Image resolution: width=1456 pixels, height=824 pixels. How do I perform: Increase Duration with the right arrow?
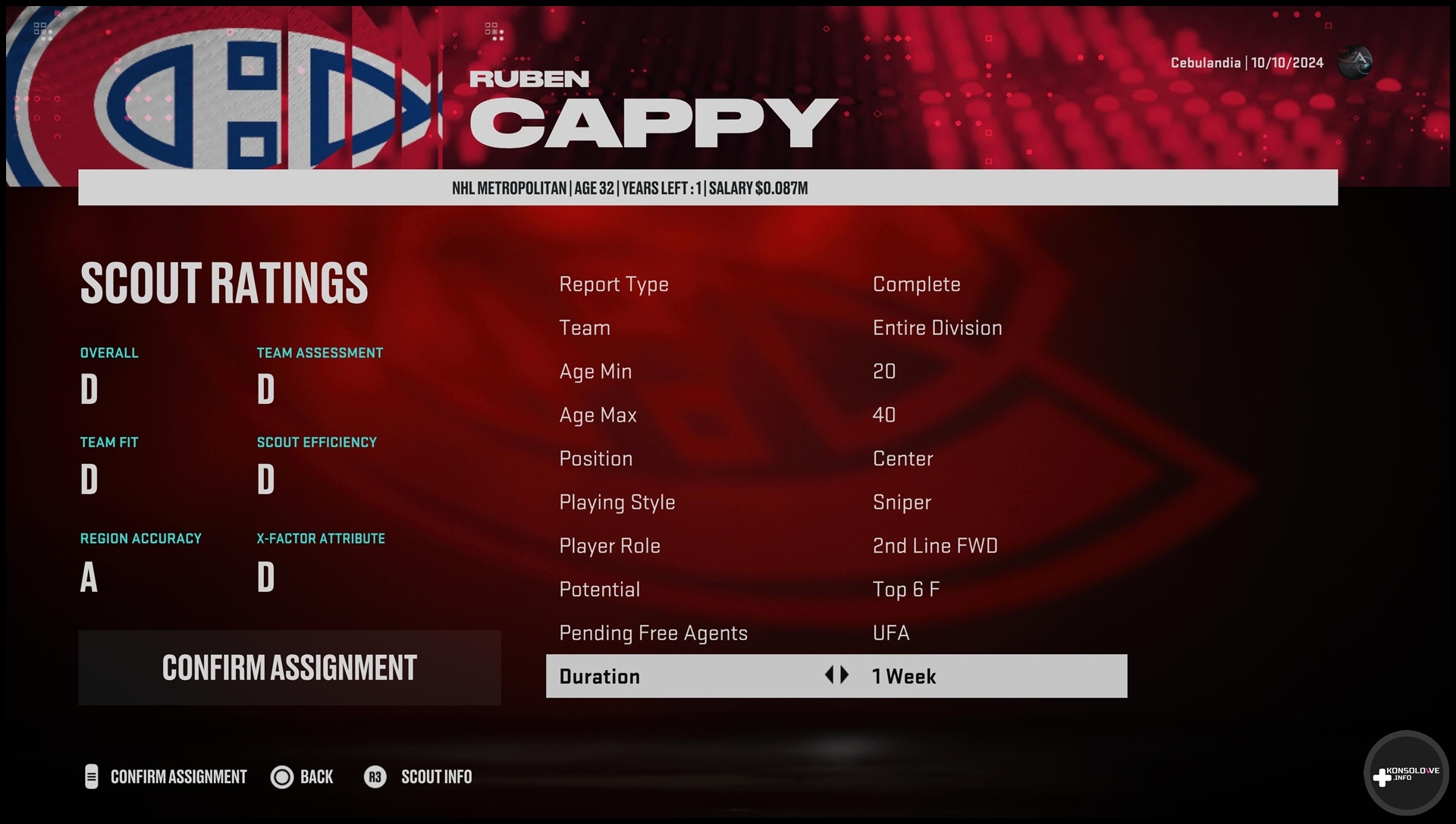pyautogui.click(x=845, y=675)
